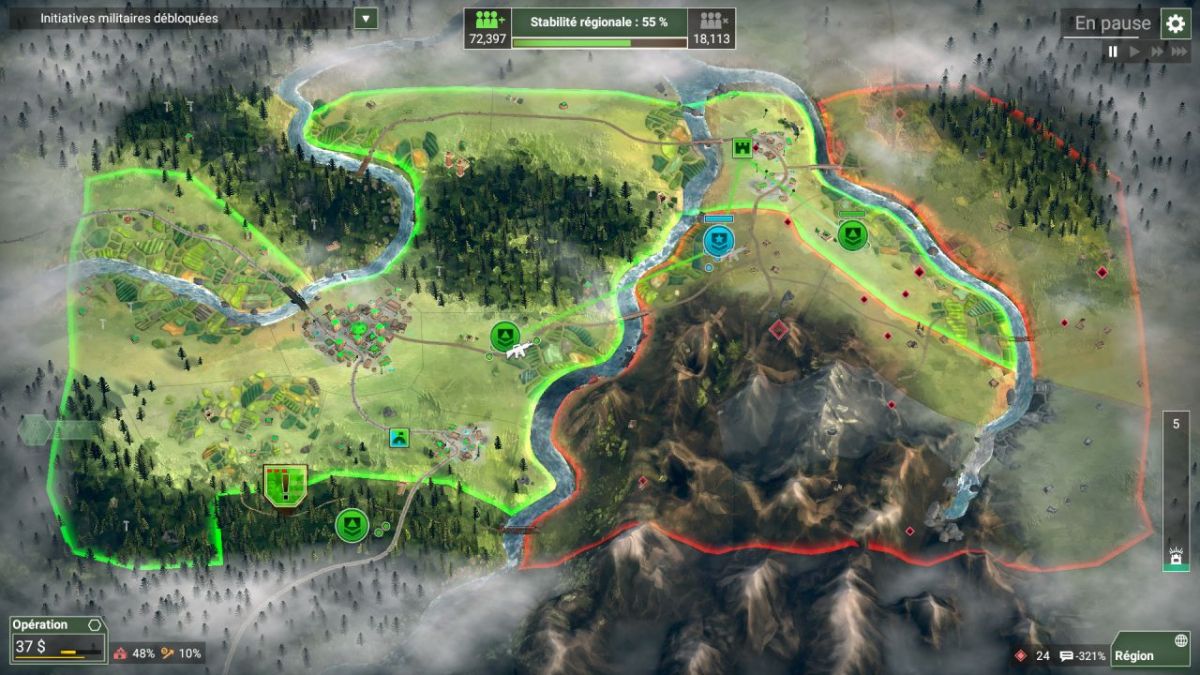
Task: Expand the military initiatives news dropdown
Action: coord(366,18)
